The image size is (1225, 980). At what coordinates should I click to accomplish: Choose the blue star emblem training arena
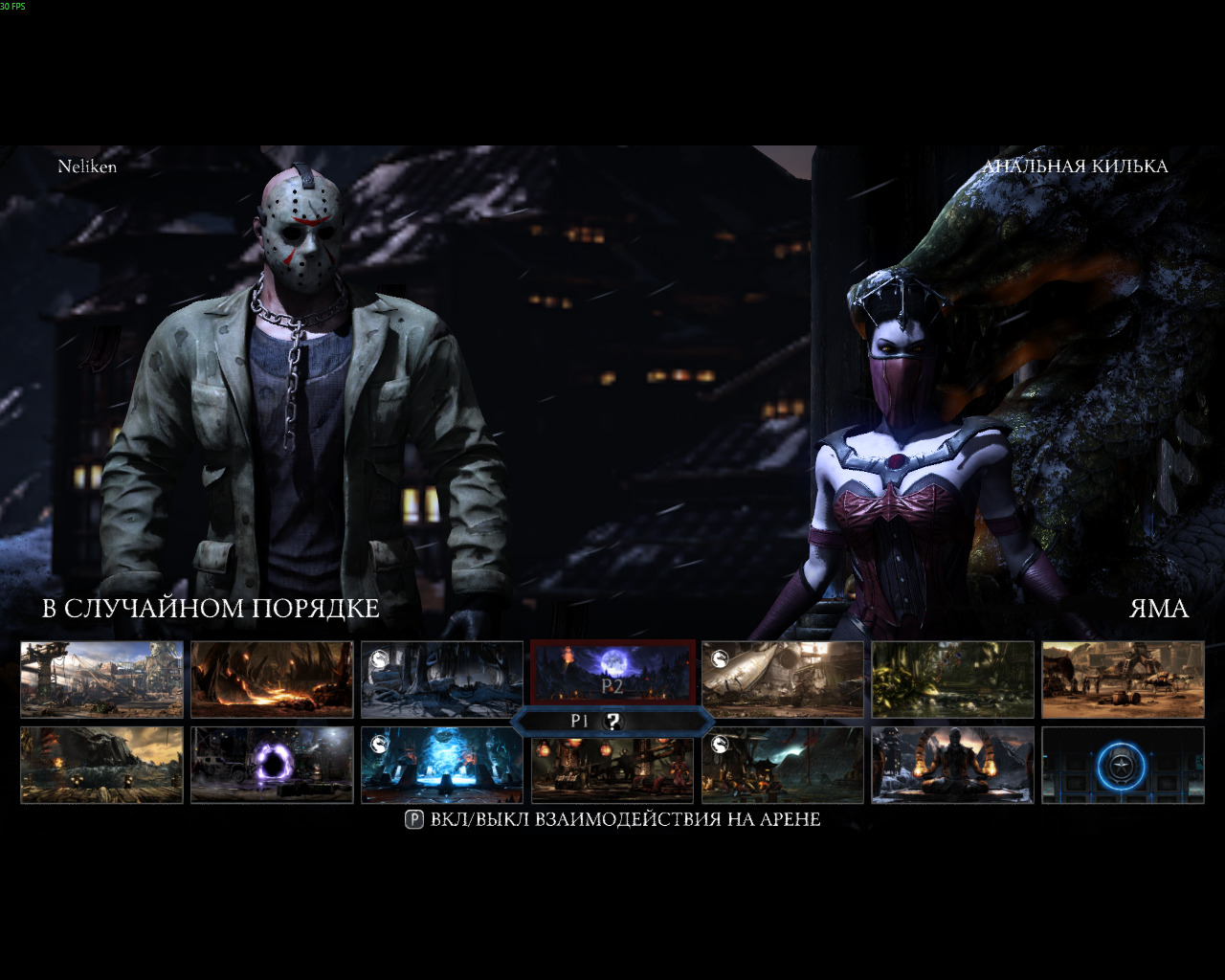(x=1123, y=765)
